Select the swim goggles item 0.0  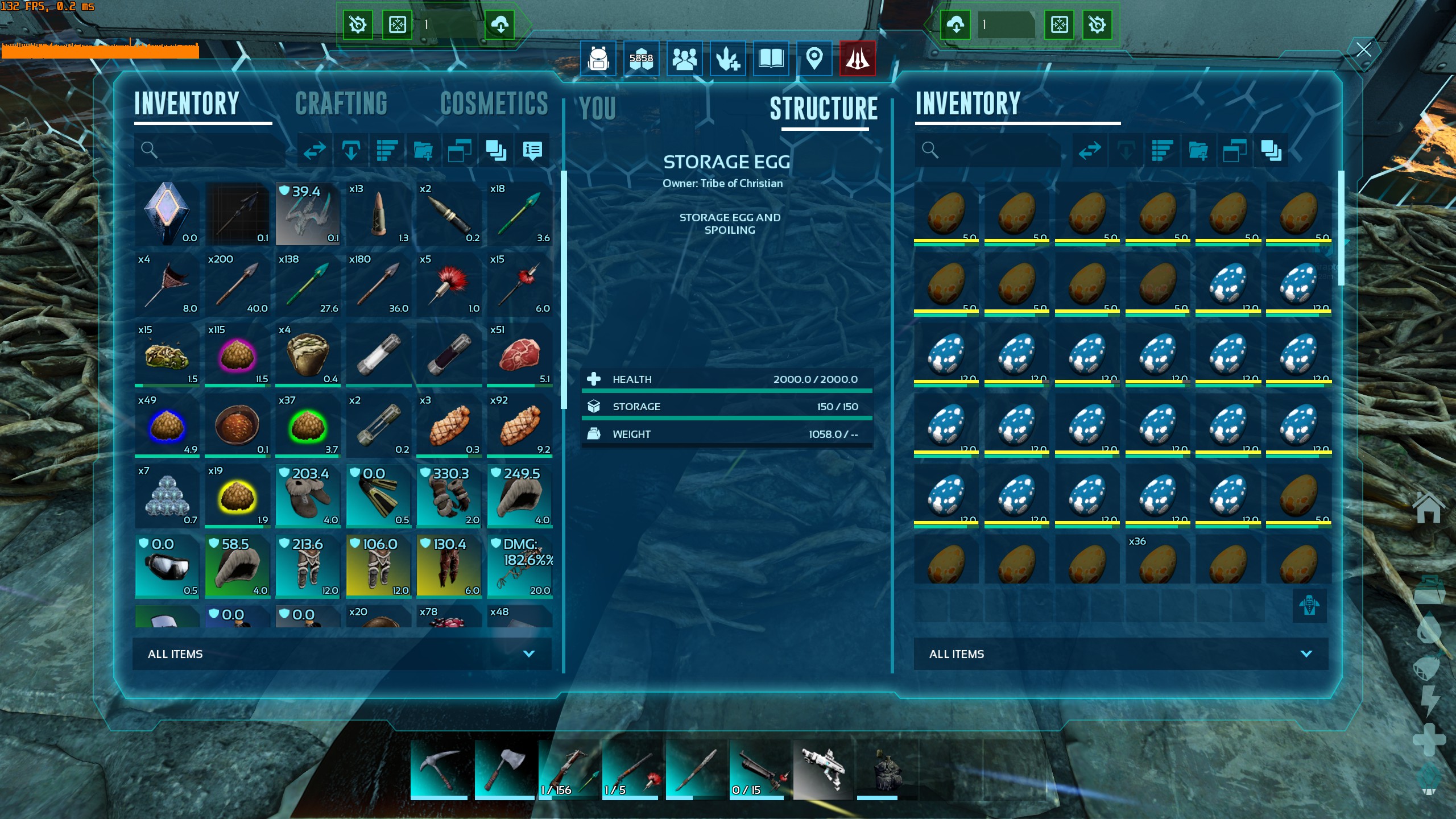[x=167, y=565]
